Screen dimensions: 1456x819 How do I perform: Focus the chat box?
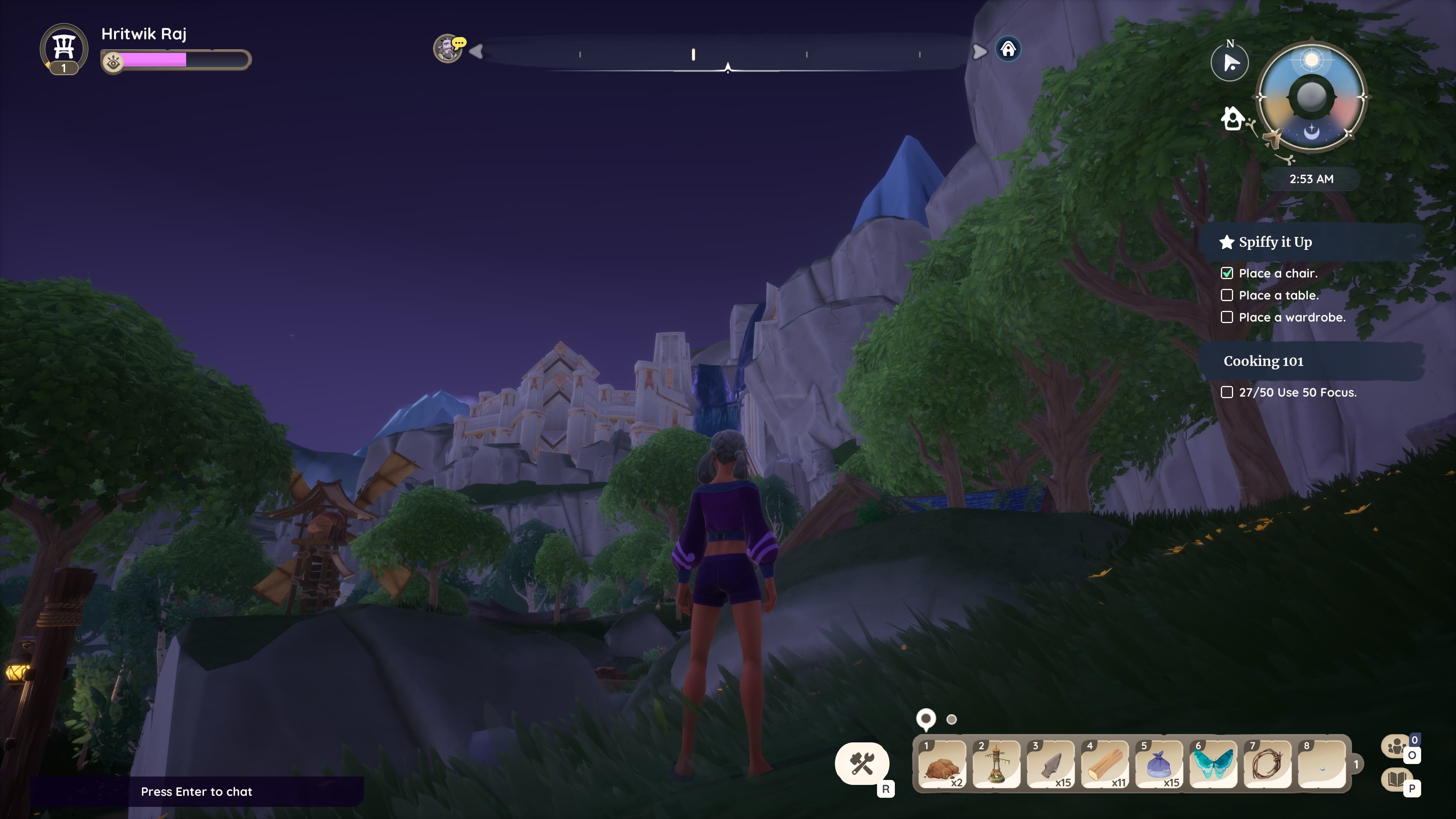click(x=197, y=791)
